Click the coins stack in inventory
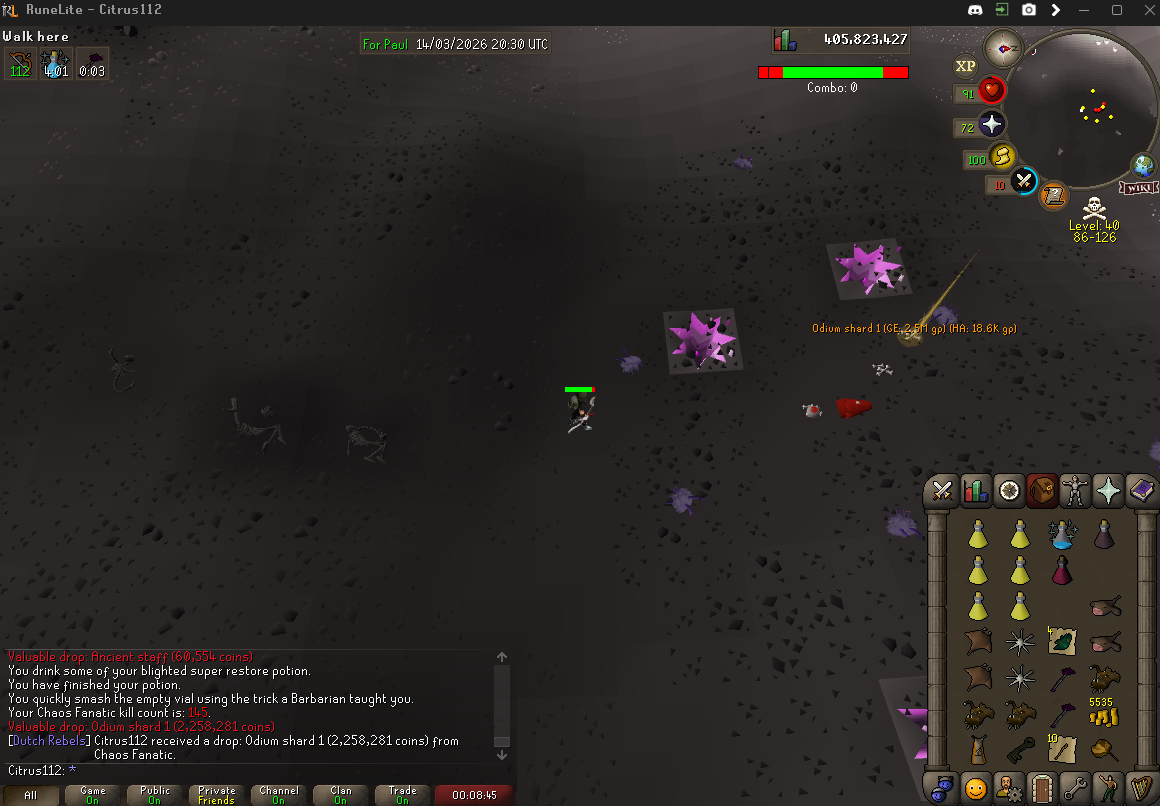This screenshot has width=1160, height=806. pyautogui.click(x=1105, y=714)
